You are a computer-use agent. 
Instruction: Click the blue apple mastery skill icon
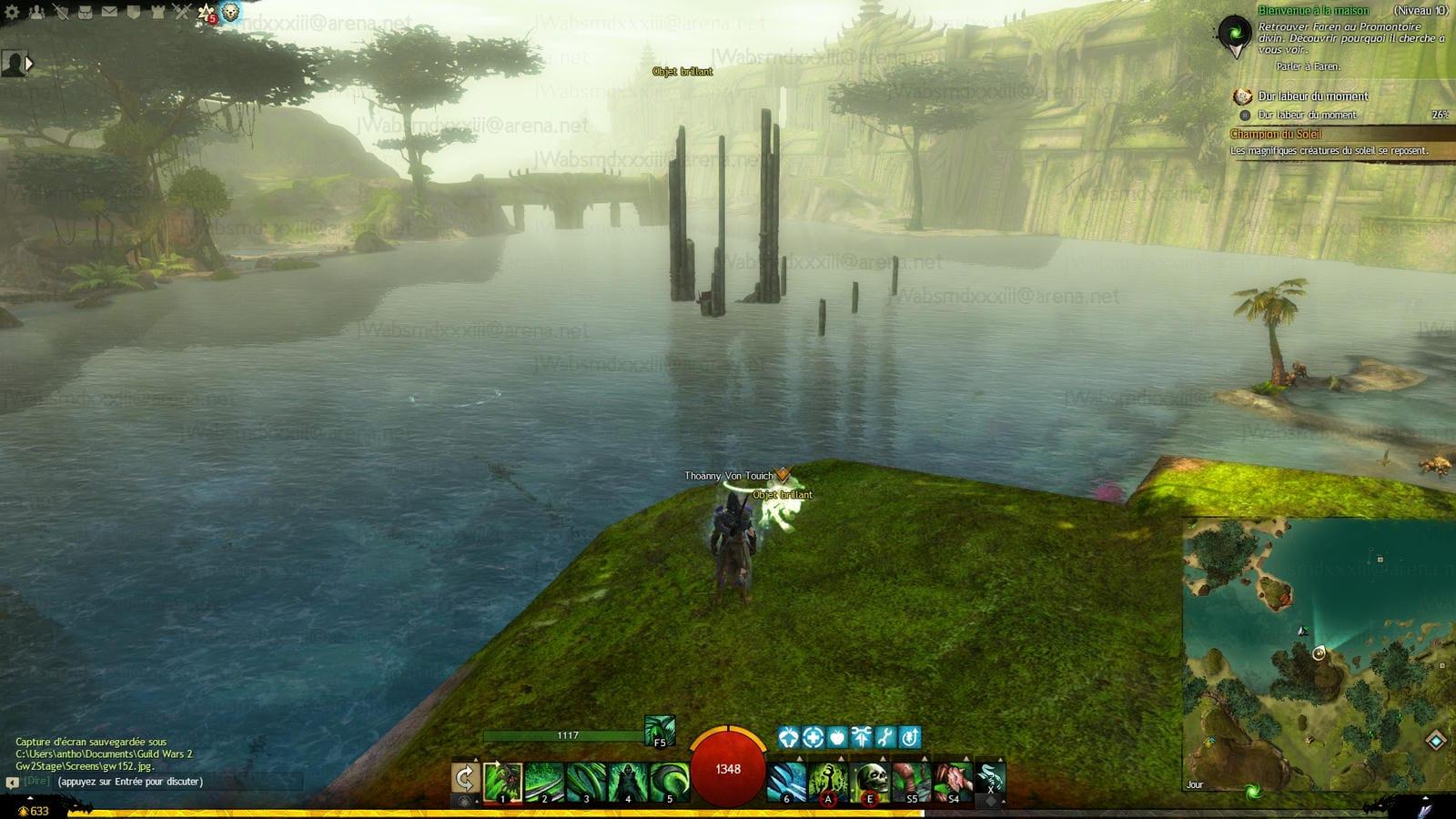point(837,737)
